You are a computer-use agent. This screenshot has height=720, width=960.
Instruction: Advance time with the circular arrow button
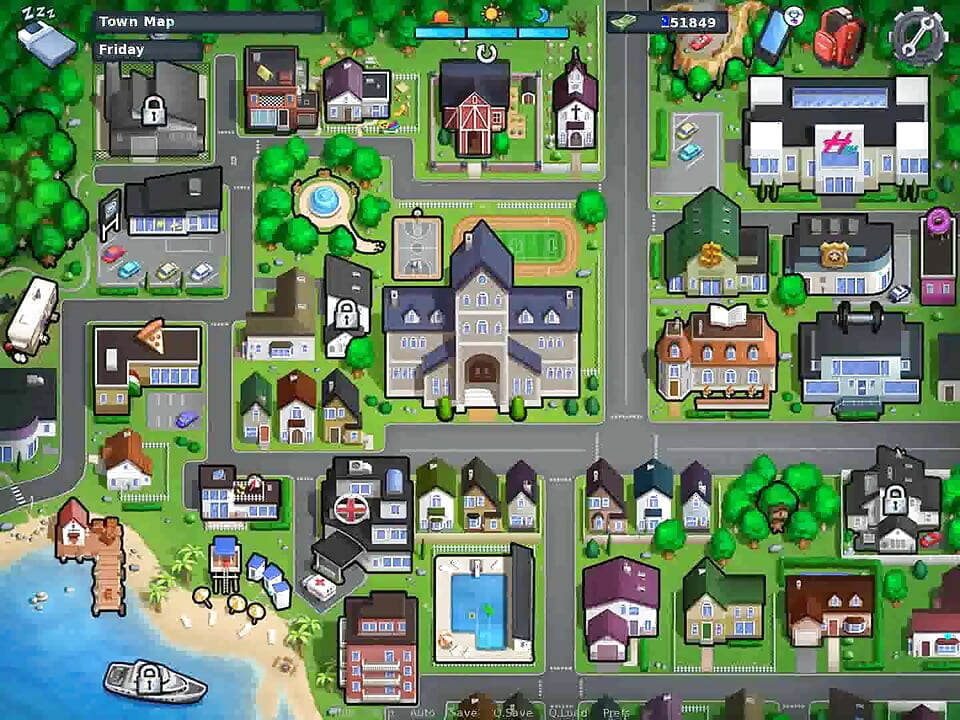click(x=487, y=52)
